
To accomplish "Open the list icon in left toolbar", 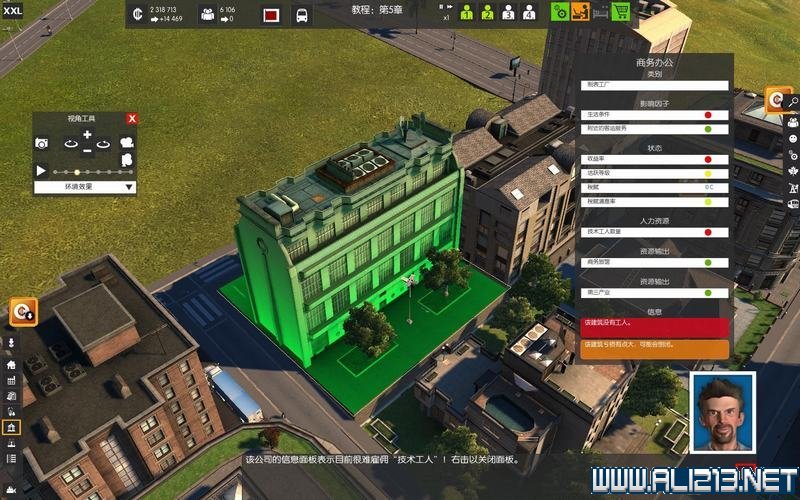I will [11, 458].
